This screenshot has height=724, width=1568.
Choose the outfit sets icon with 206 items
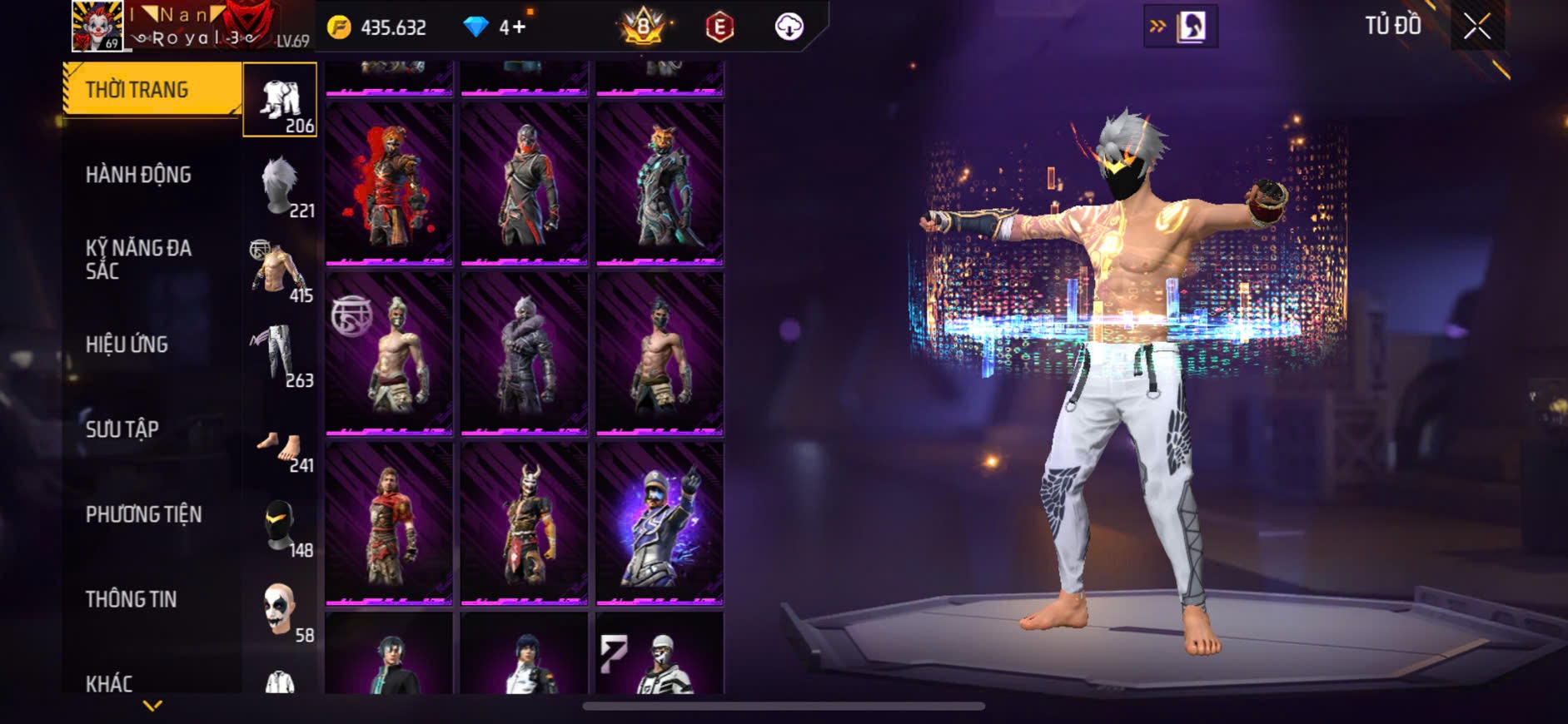(280, 101)
